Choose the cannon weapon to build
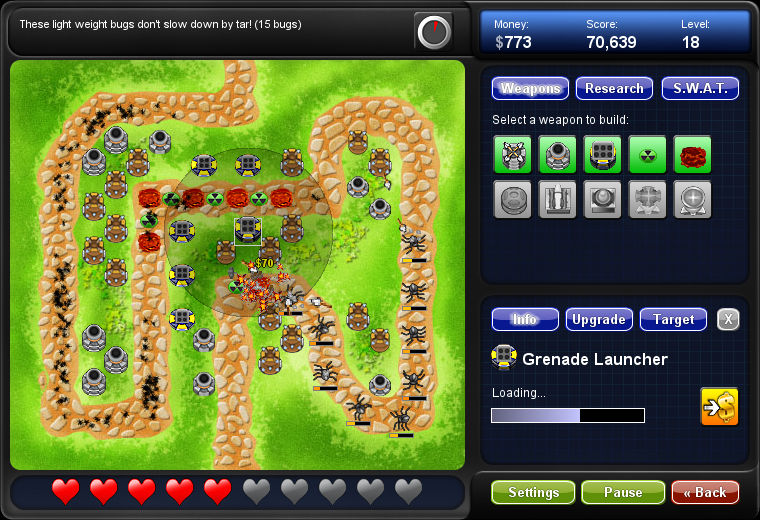The image size is (760, 520). (x=557, y=154)
